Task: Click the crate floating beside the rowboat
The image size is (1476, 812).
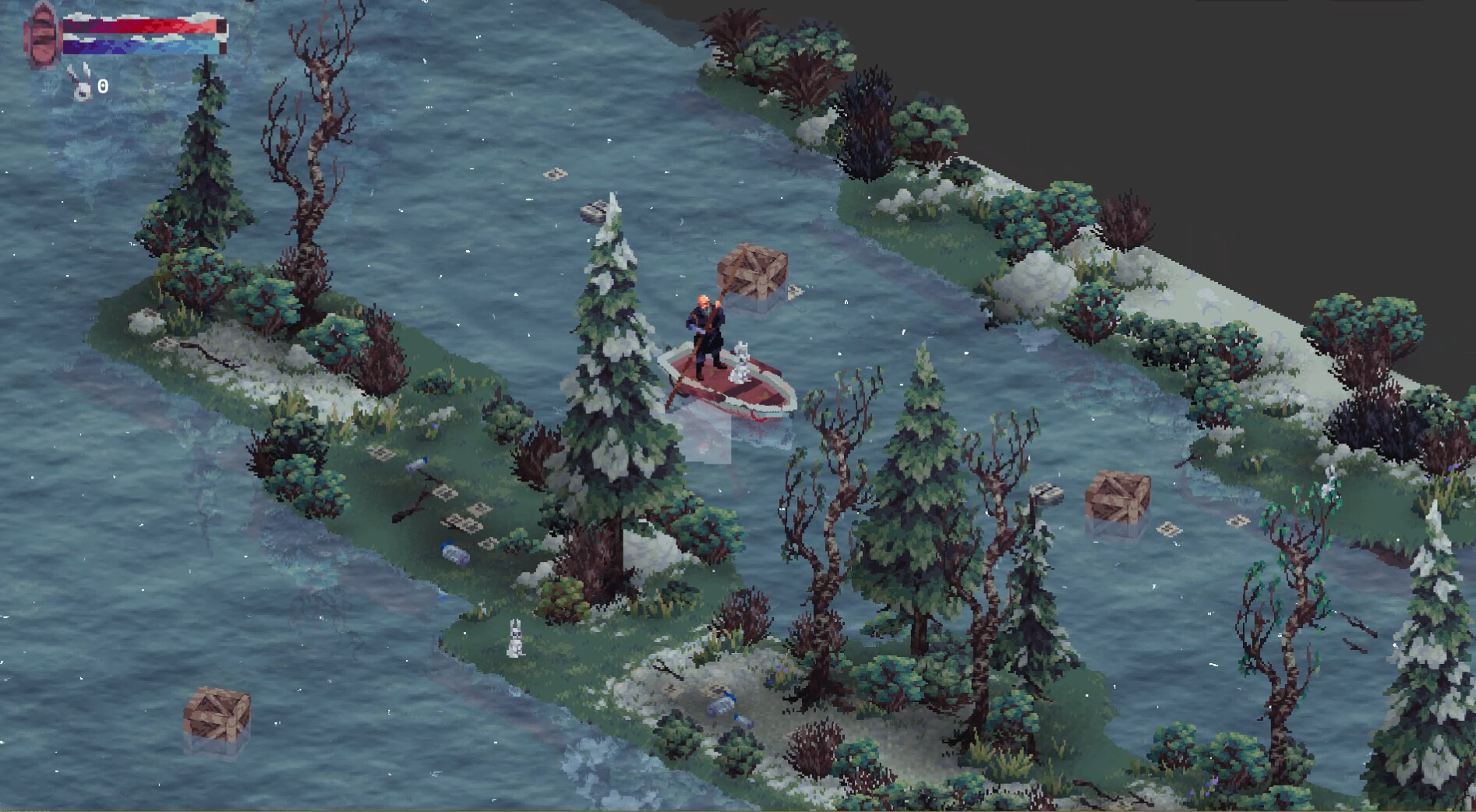Action: 752,273
